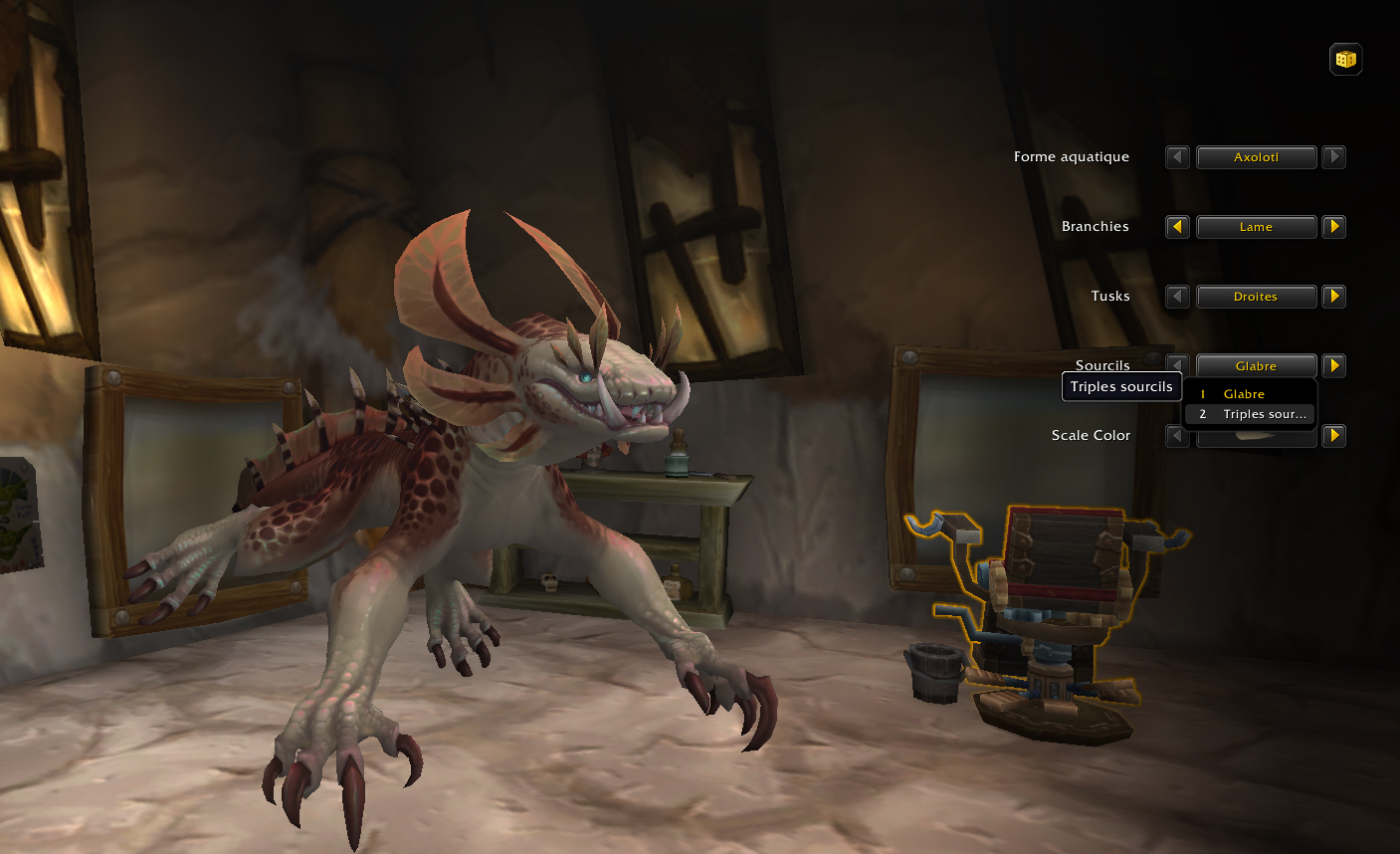Click previous arrow for Branchies
Screen dimensions: 1400x854
(x=1177, y=227)
